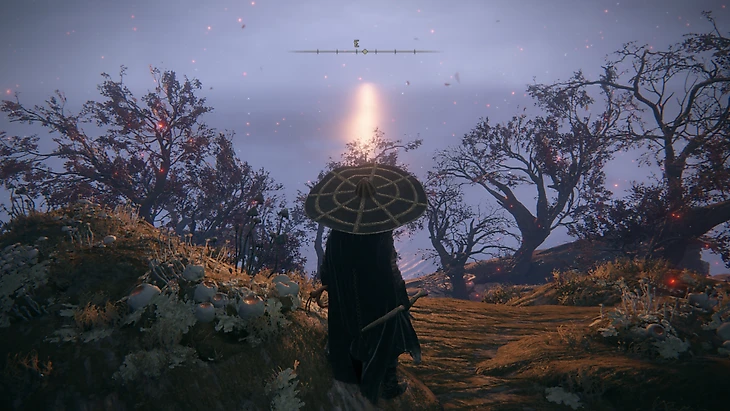
Task: Click the compass bar heading indicator
Action: pos(364,50)
